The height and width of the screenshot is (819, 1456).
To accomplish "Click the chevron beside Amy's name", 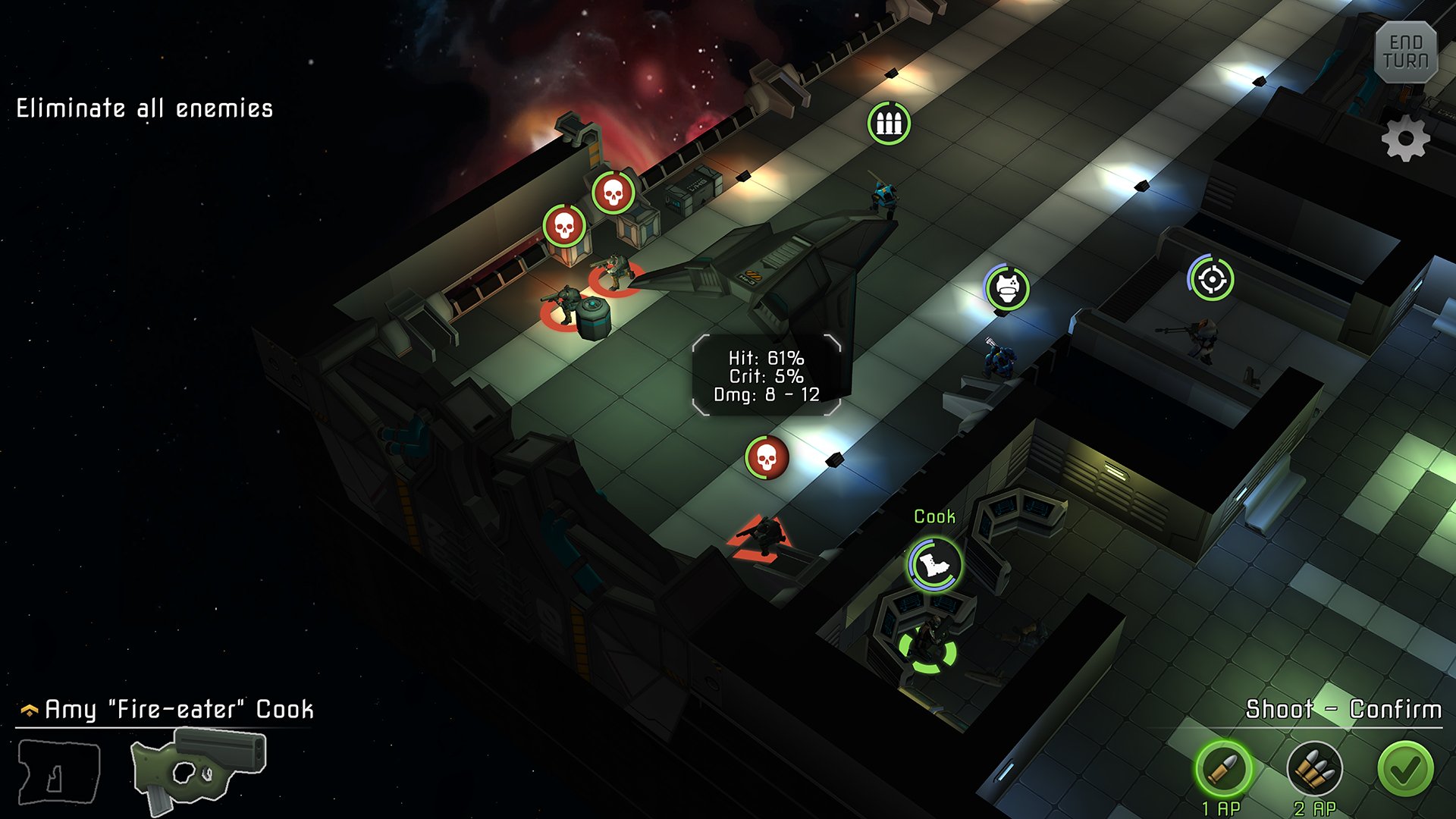I will pyautogui.click(x=29, y=708).
